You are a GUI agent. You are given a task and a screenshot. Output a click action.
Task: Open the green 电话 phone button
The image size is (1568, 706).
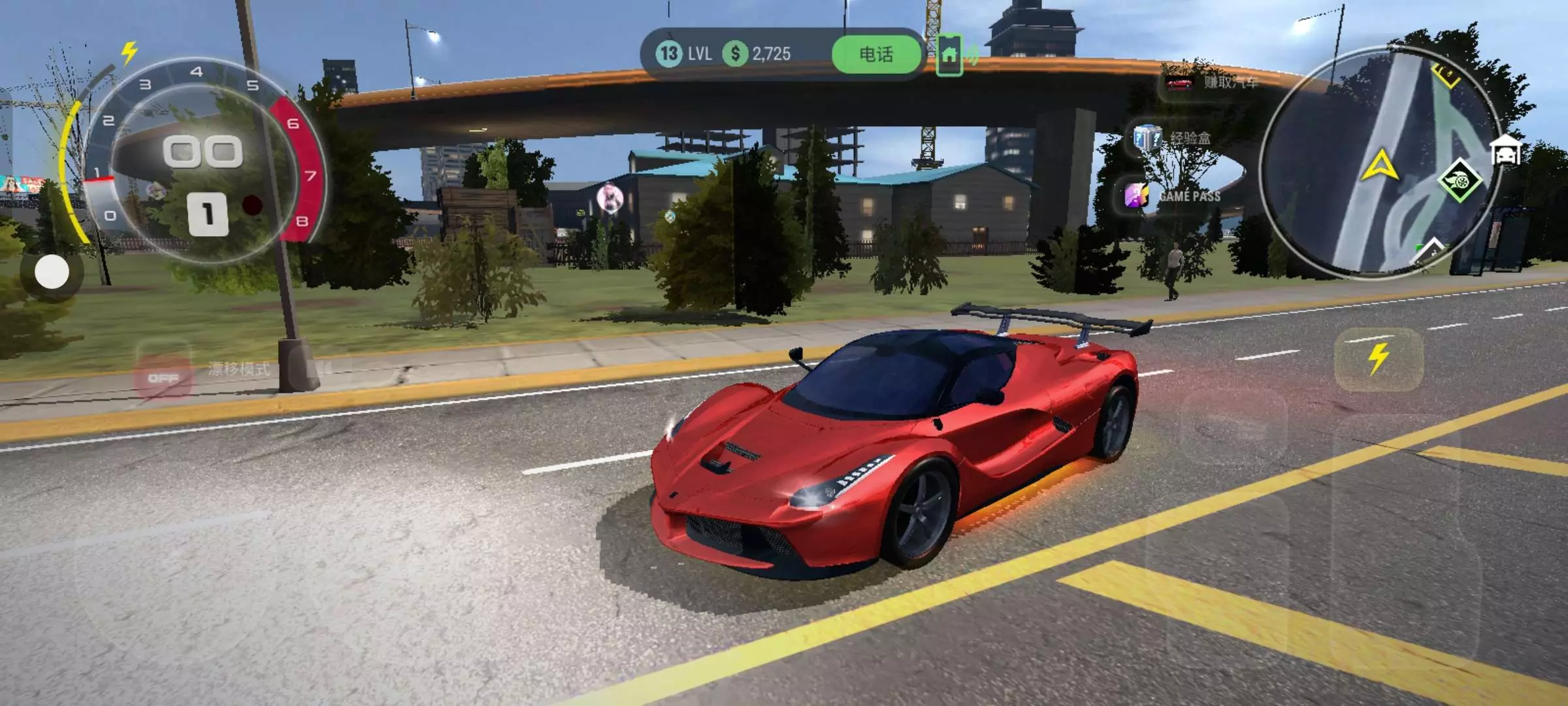tap(876, 54)
